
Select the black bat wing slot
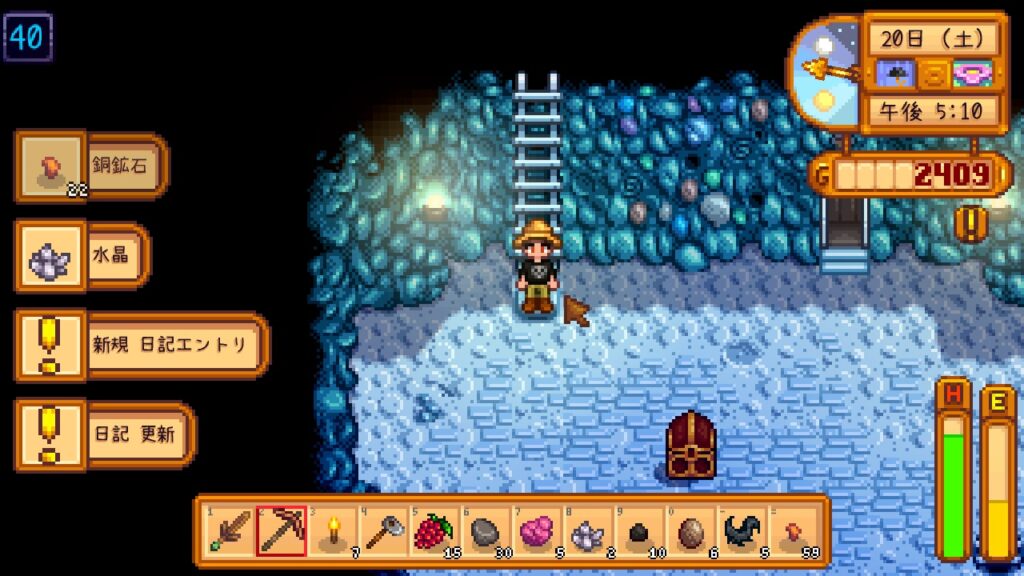pyautogui.click(x=743, y=531)
